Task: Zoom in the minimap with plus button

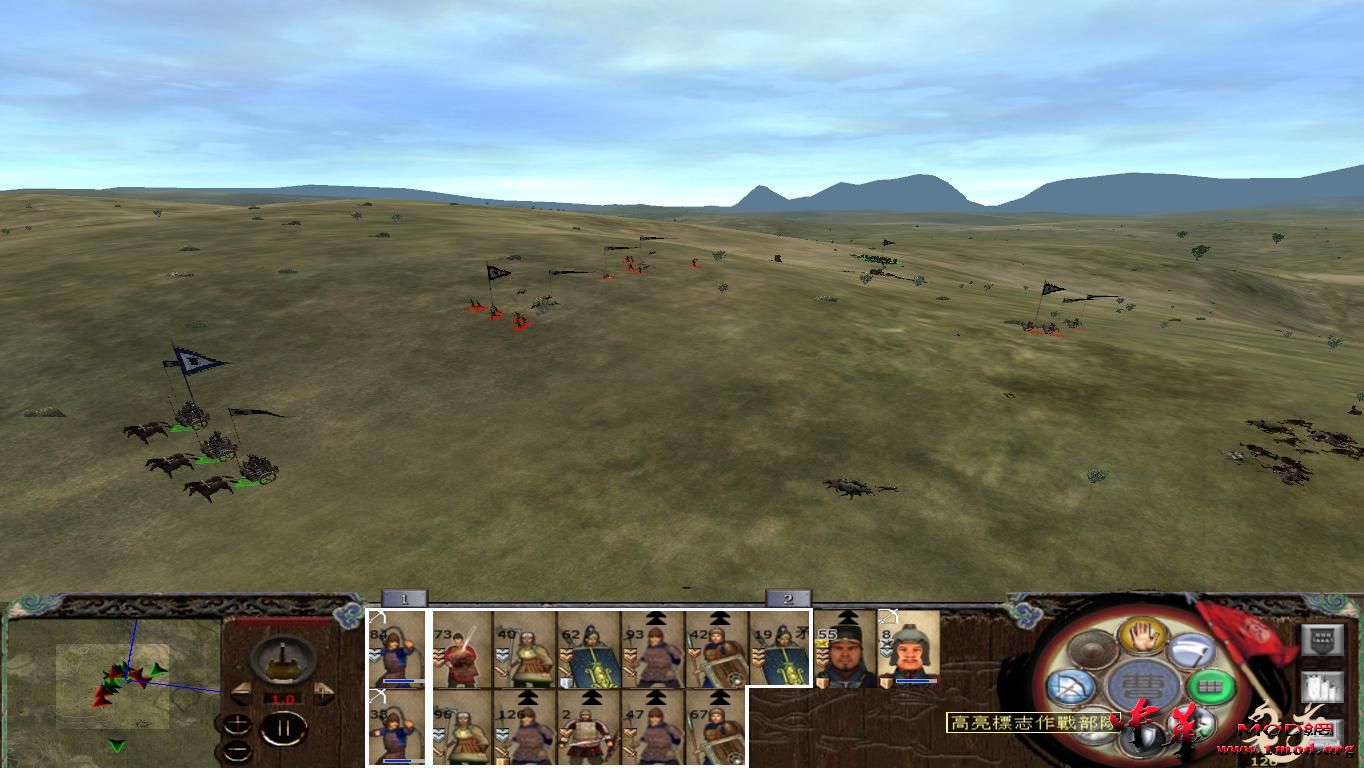Action: coord(237,723)
